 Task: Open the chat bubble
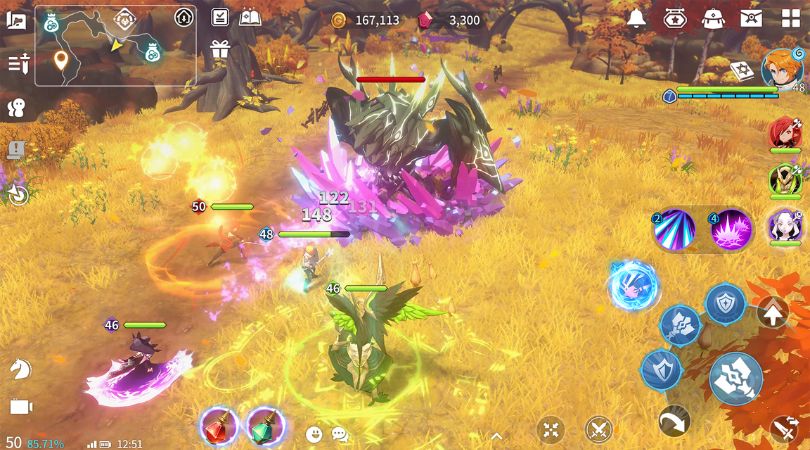[340, 434]
